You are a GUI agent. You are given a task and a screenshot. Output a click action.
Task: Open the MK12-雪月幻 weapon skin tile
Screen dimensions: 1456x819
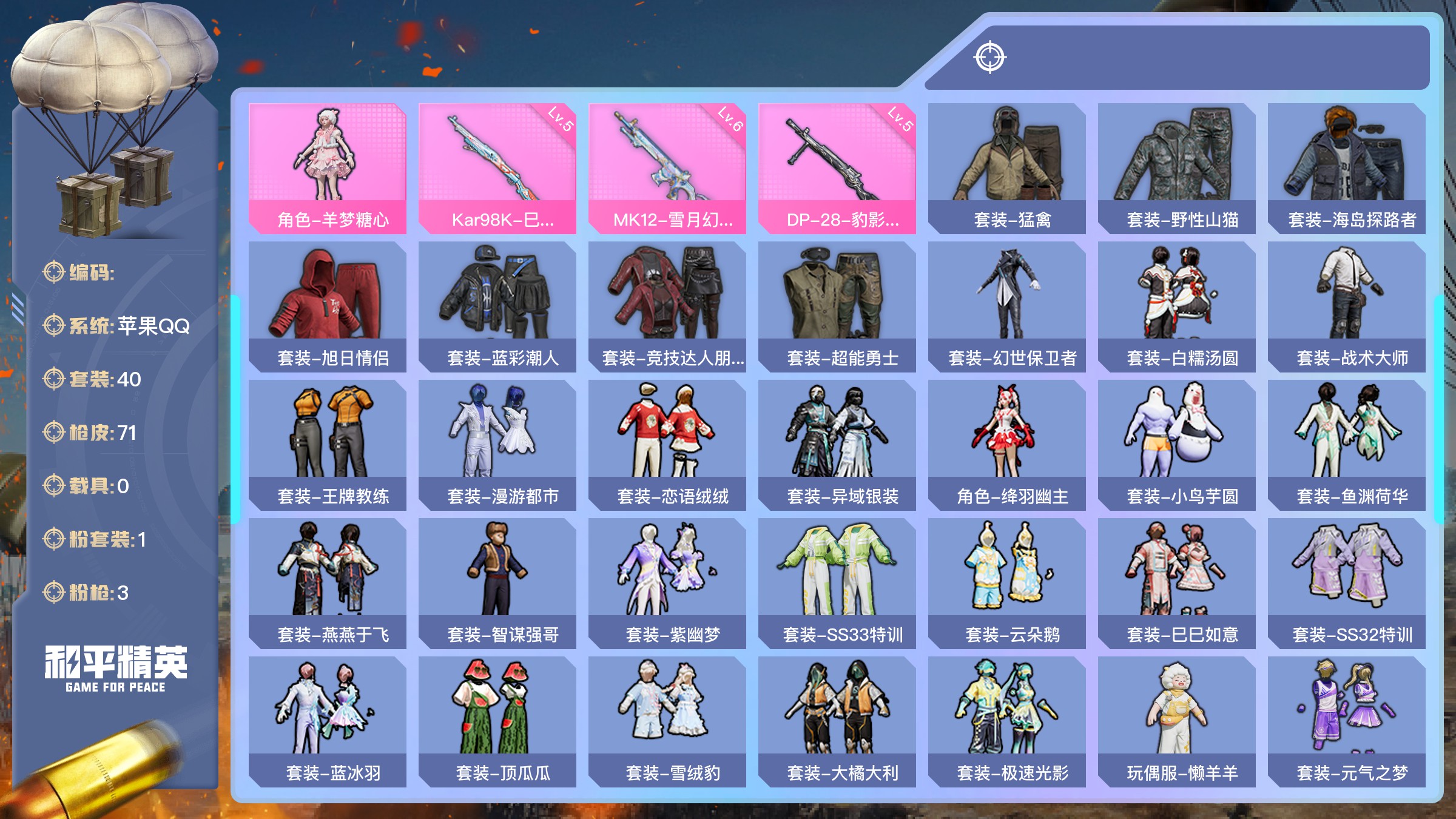pos(667,168)
